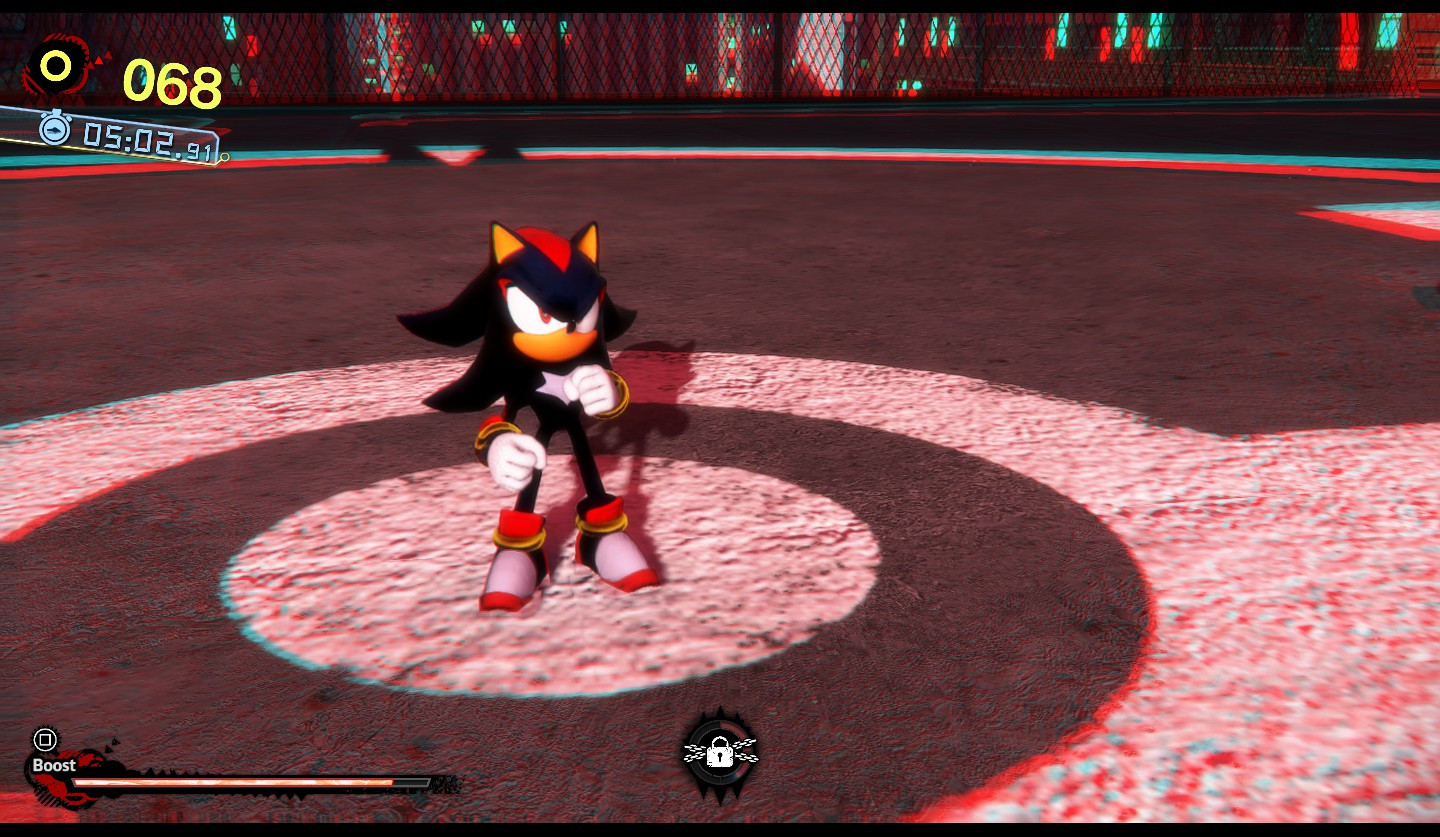Image resolution: width=1440 pixels, height=837 pixels.
Task: Click the red arrow markers beside the ring counter
Action: (100, 60)
